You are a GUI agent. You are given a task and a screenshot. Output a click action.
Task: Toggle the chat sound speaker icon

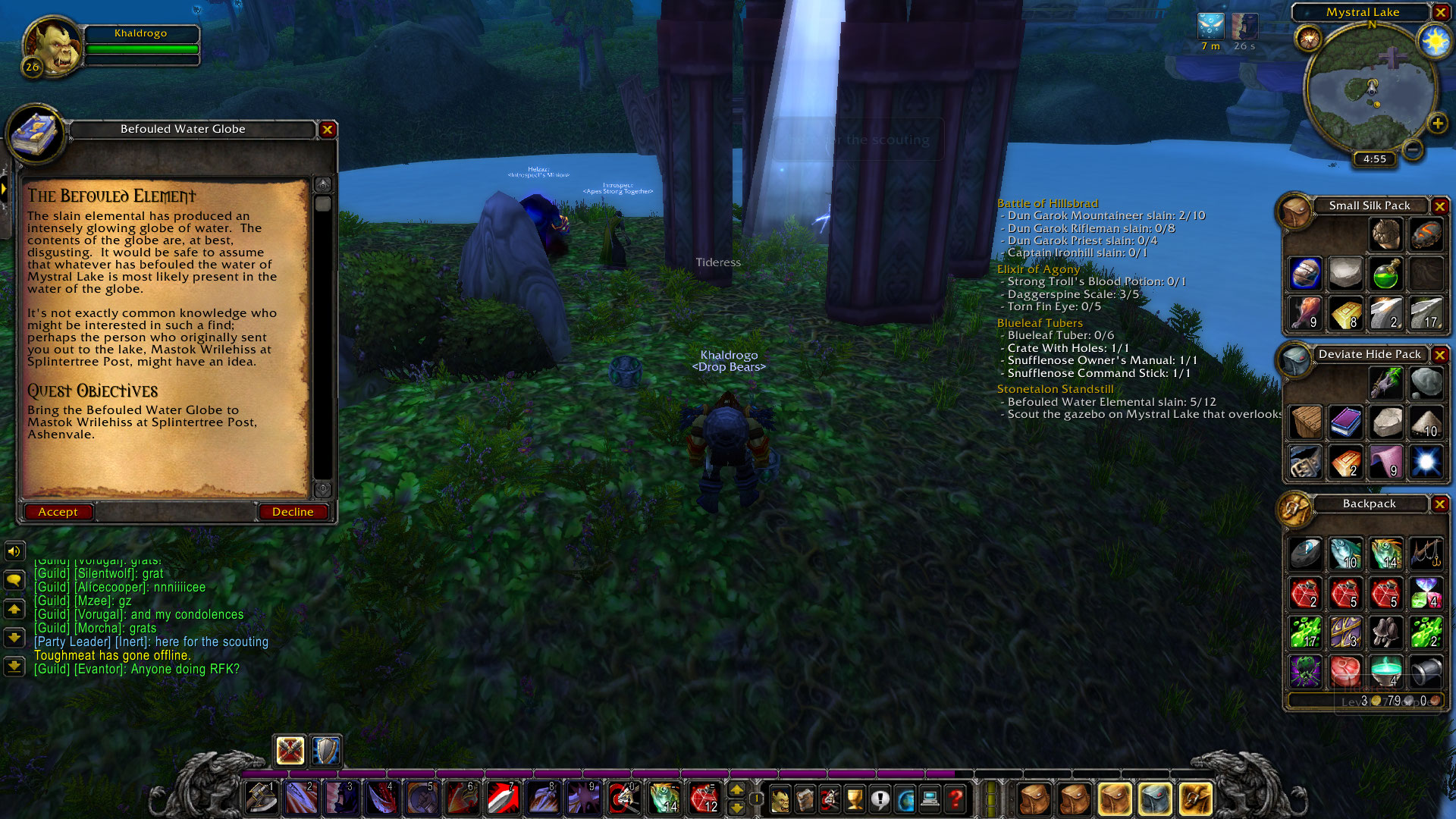tap(14, 551)
